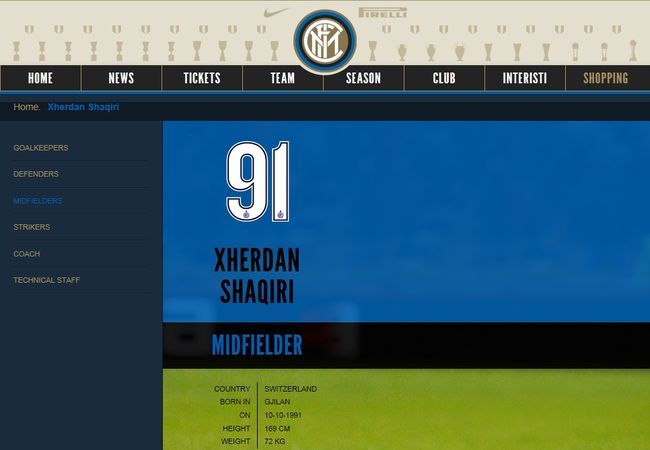Screen dimensions: 650x450
Task: Click the Pirelli sponsor logo
Action: [x=382, y=13]
